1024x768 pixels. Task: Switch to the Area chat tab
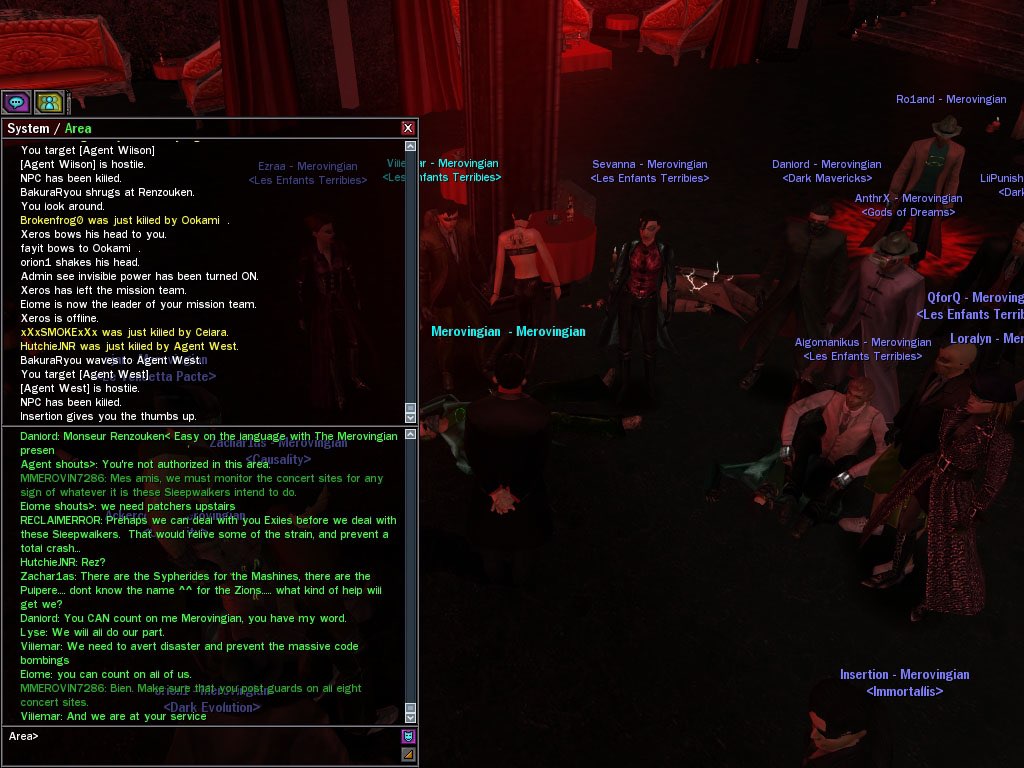[78, 128]
